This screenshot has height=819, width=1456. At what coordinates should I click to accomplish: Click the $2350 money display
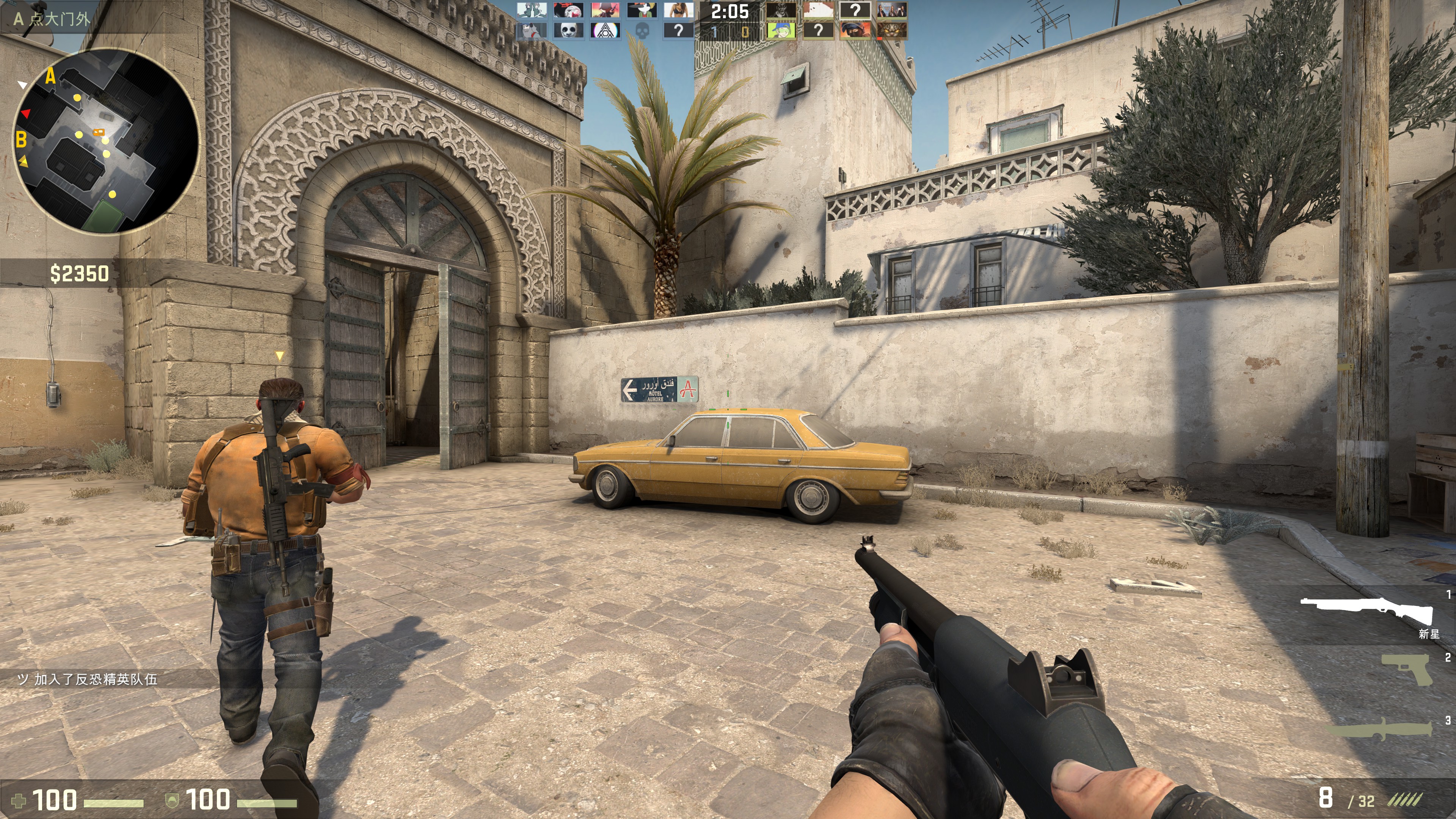tap(79, 274)
